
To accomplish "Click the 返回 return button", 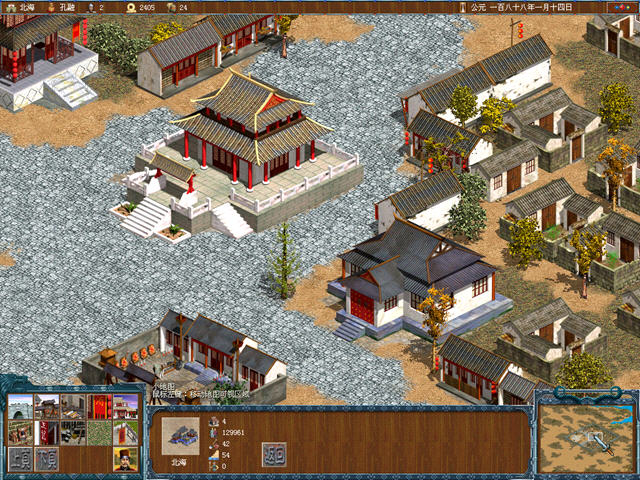I will click(x=274, y=454).
